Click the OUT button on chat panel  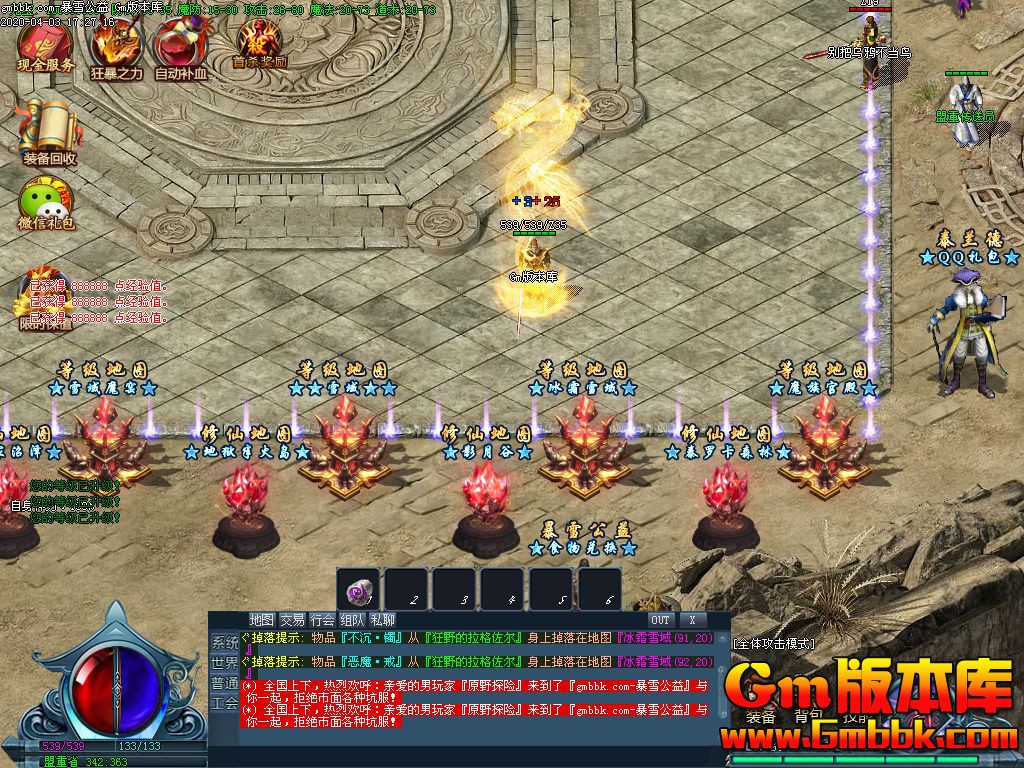pyautogui.click(x=660, y=620)
